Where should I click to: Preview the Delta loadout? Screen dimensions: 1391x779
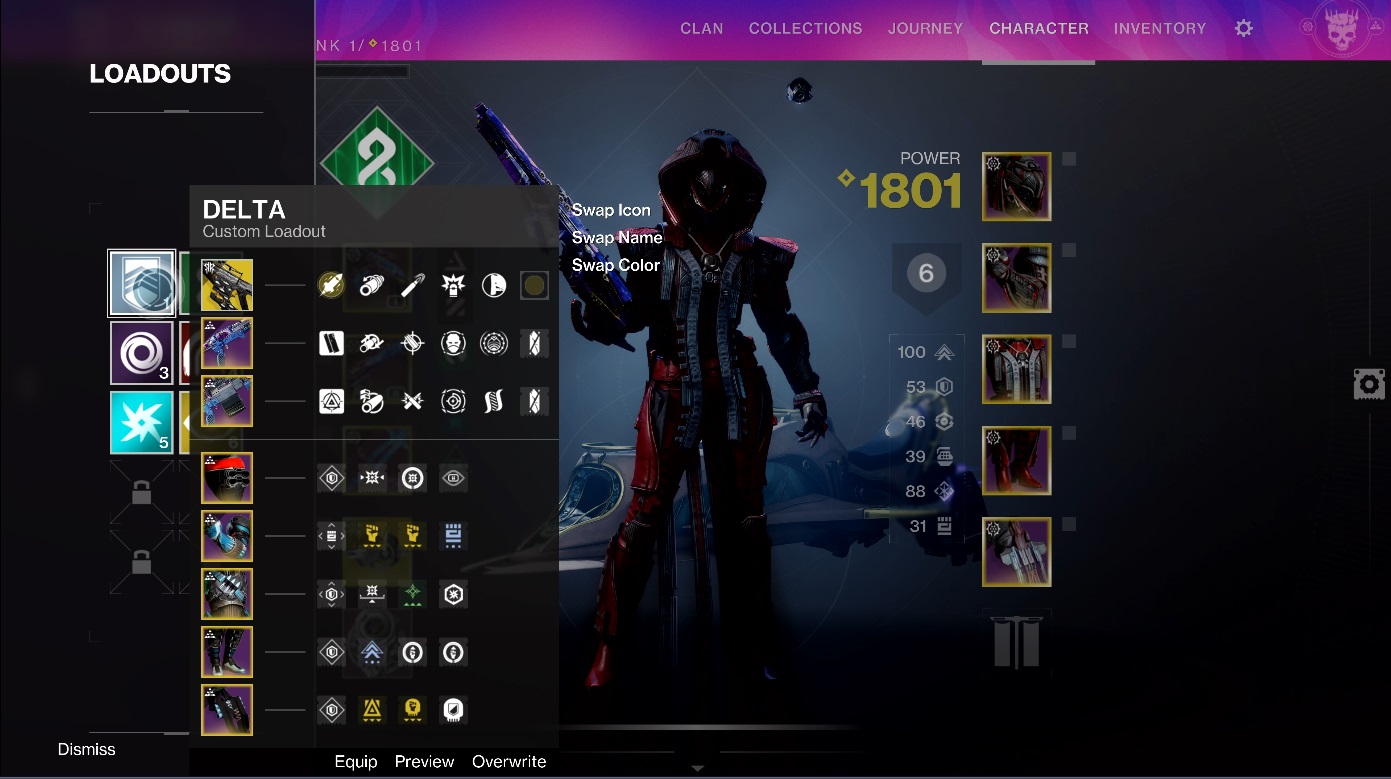[x=424, y=761]
